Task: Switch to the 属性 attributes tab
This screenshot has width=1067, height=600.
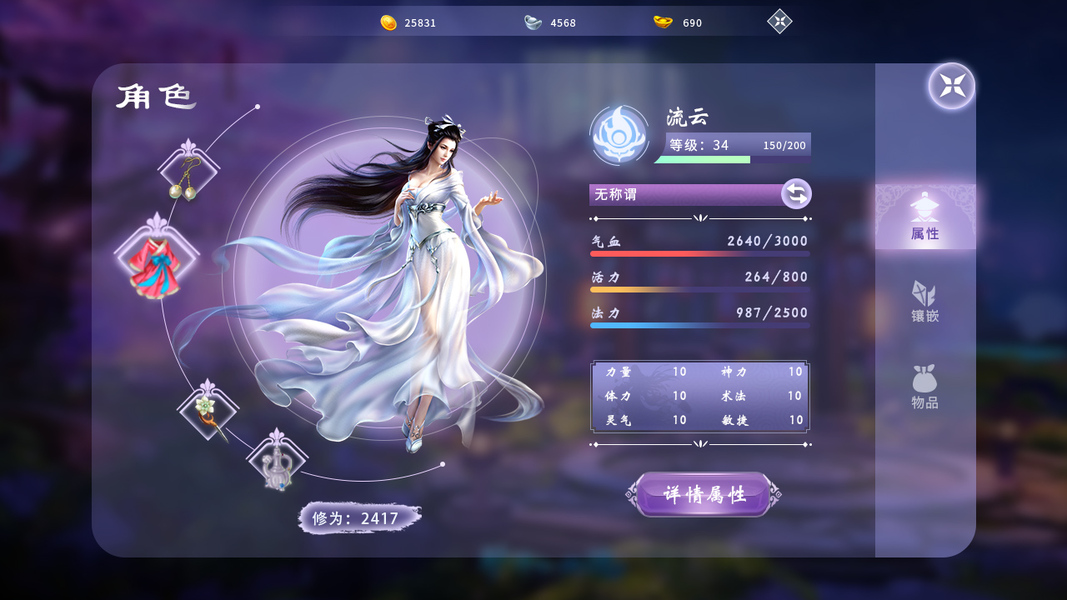Action: [x=925, y=217]
